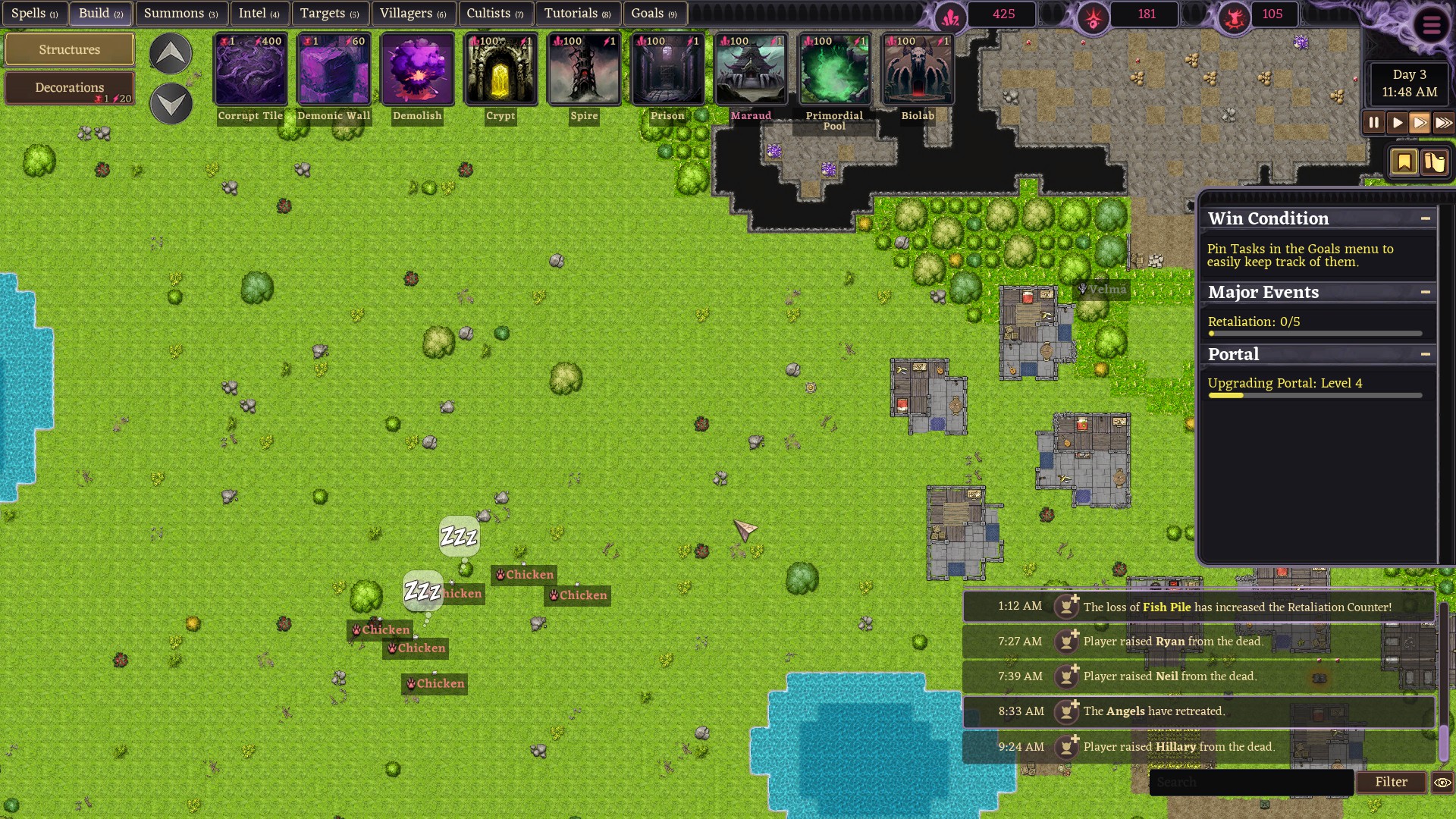
Task: Select the Biolab structure card
Action: coord(918,70)
